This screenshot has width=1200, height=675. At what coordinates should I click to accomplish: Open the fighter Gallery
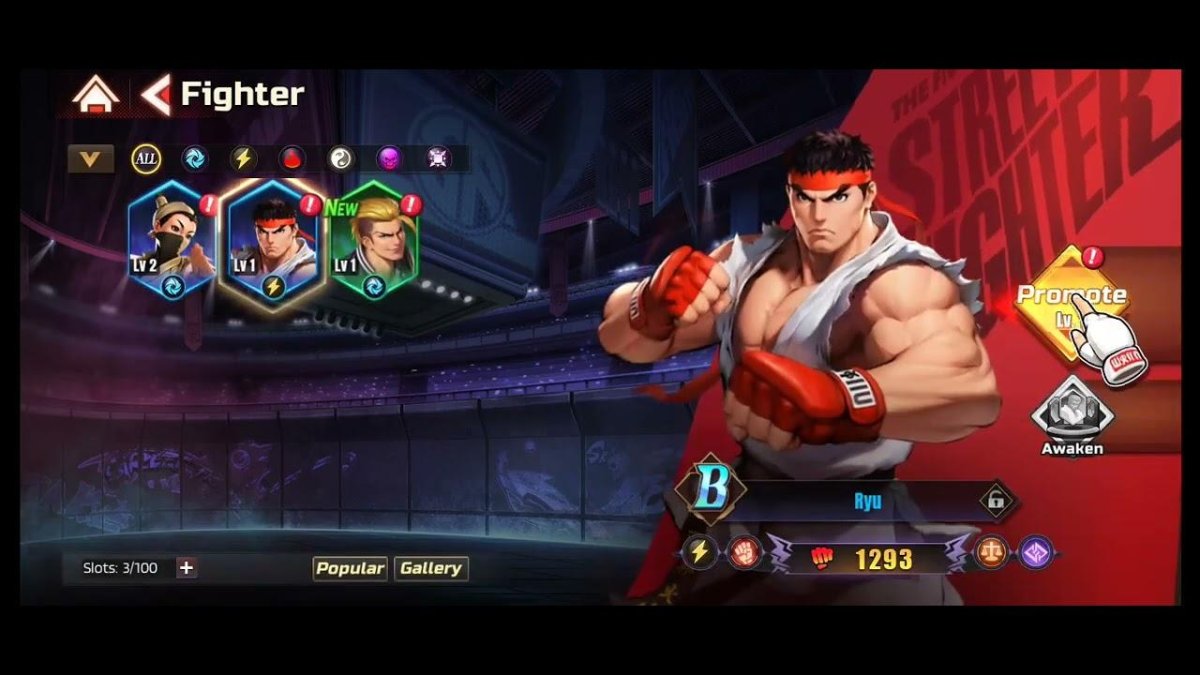431,568
